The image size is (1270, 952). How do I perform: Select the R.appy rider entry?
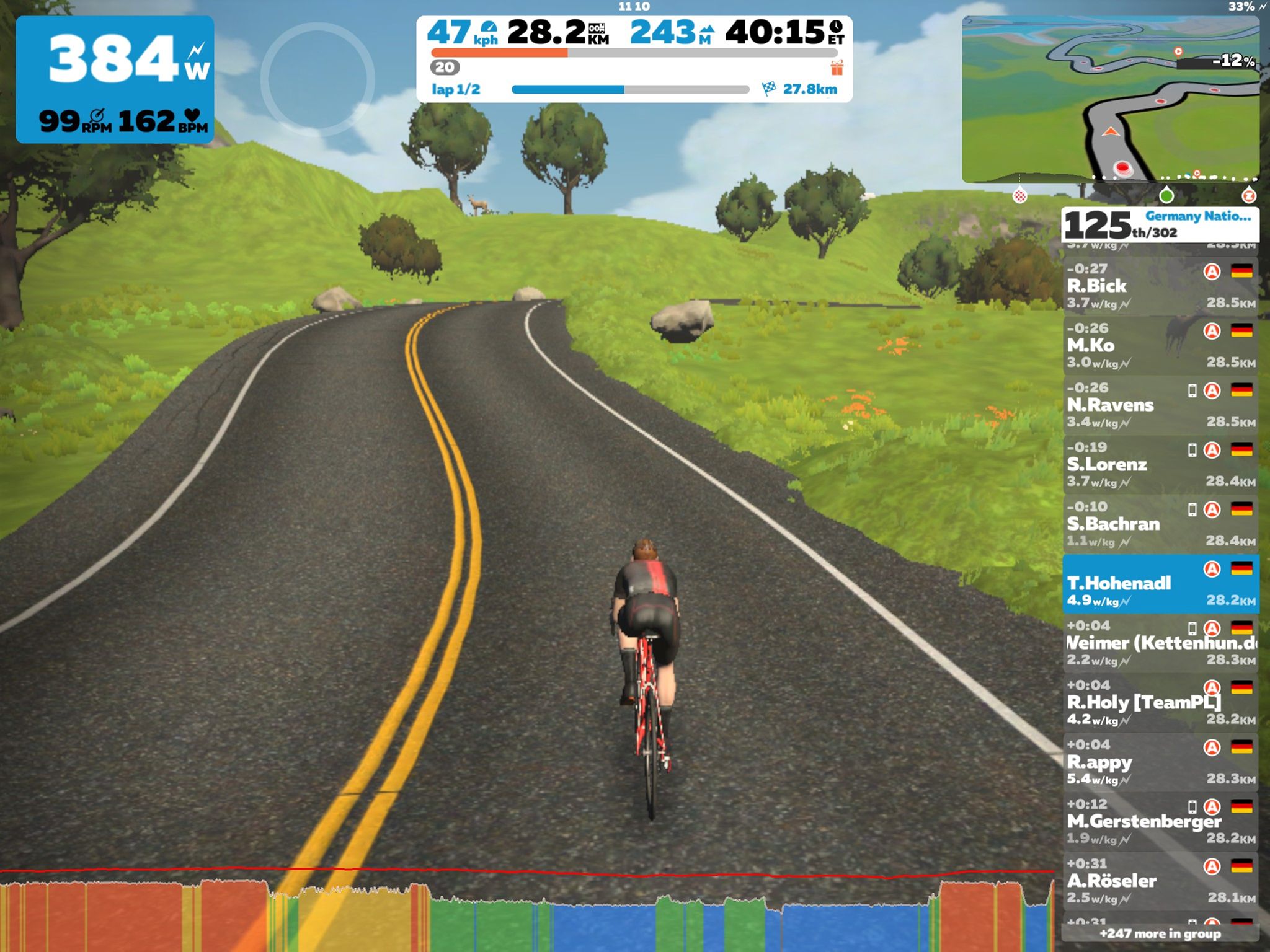1160,762
